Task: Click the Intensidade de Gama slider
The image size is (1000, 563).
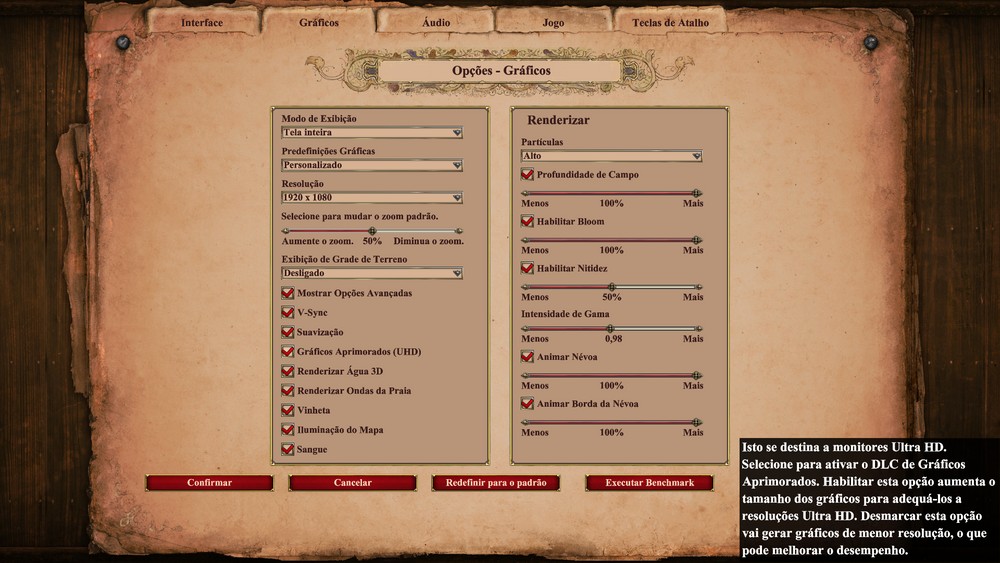Action: (x=611, y=328)
